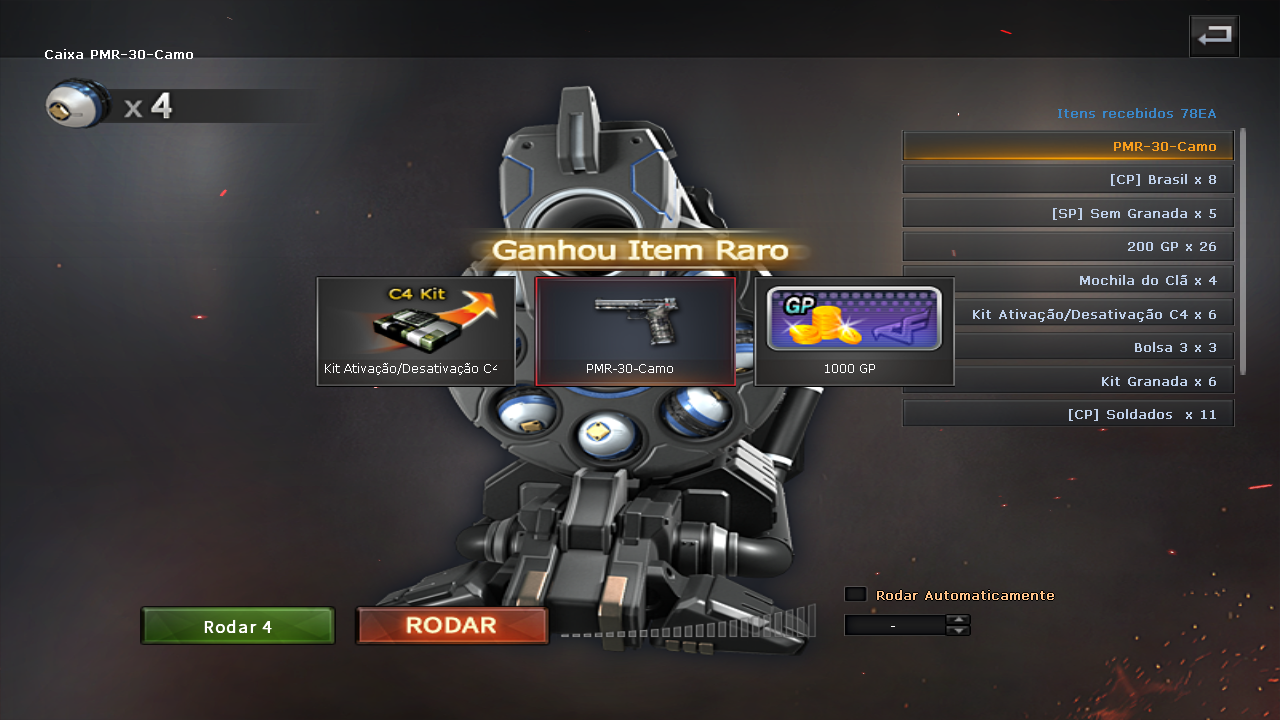This screenshot has width=1280, height=720.
Task: Open the automatic spin count dropdown
Action: (895, 625)
